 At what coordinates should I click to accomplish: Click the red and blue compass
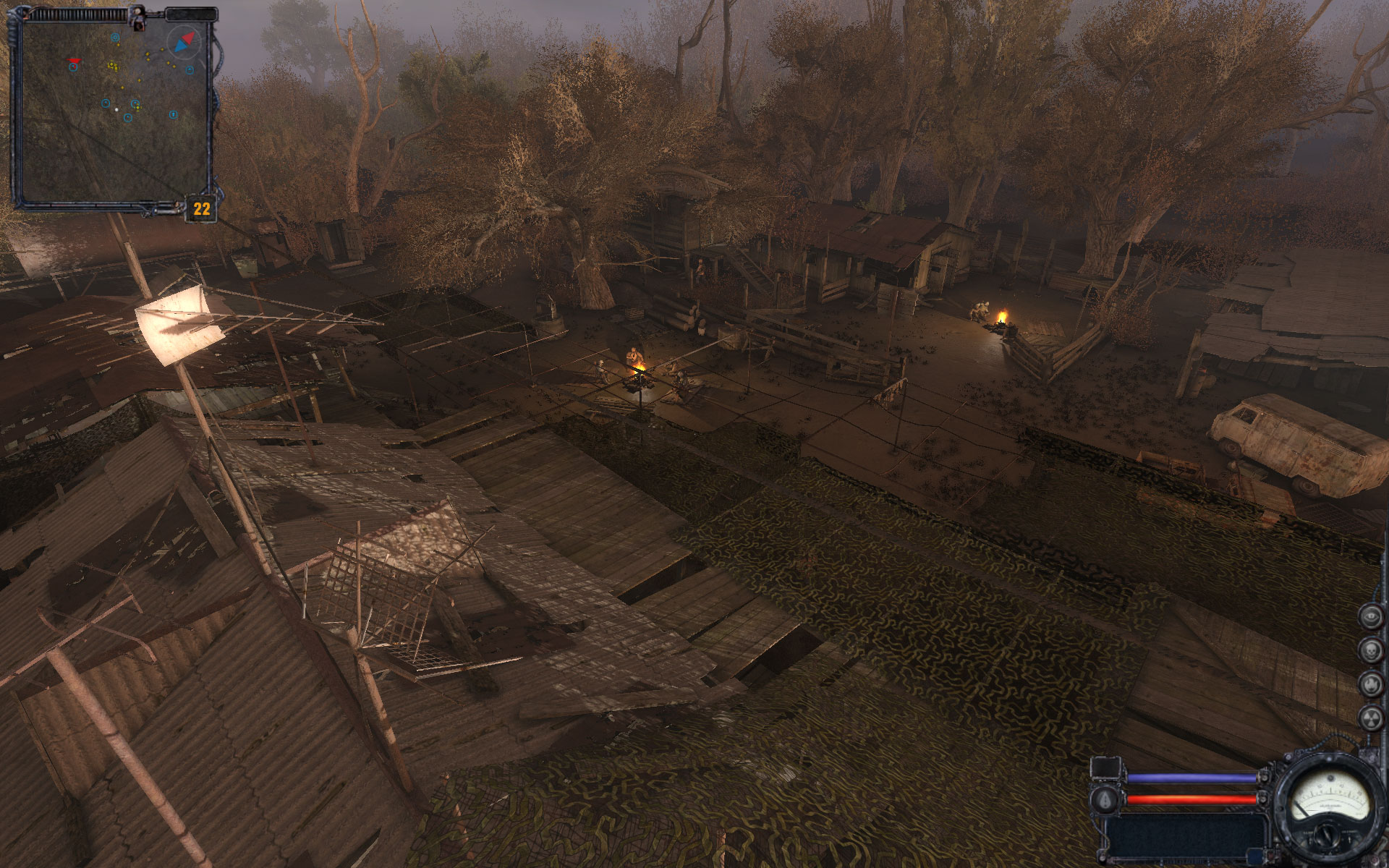coord(184,43)
